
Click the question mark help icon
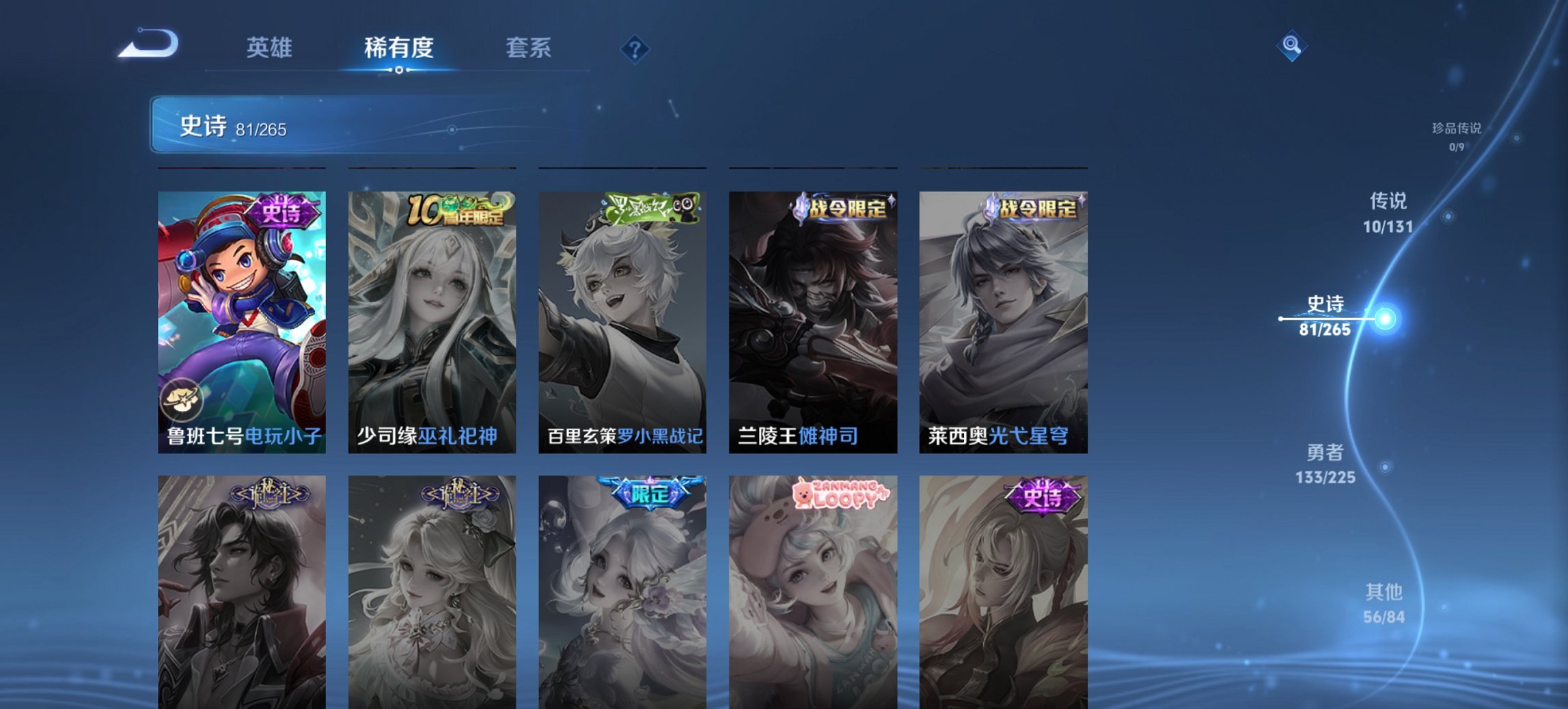[634, 48]
